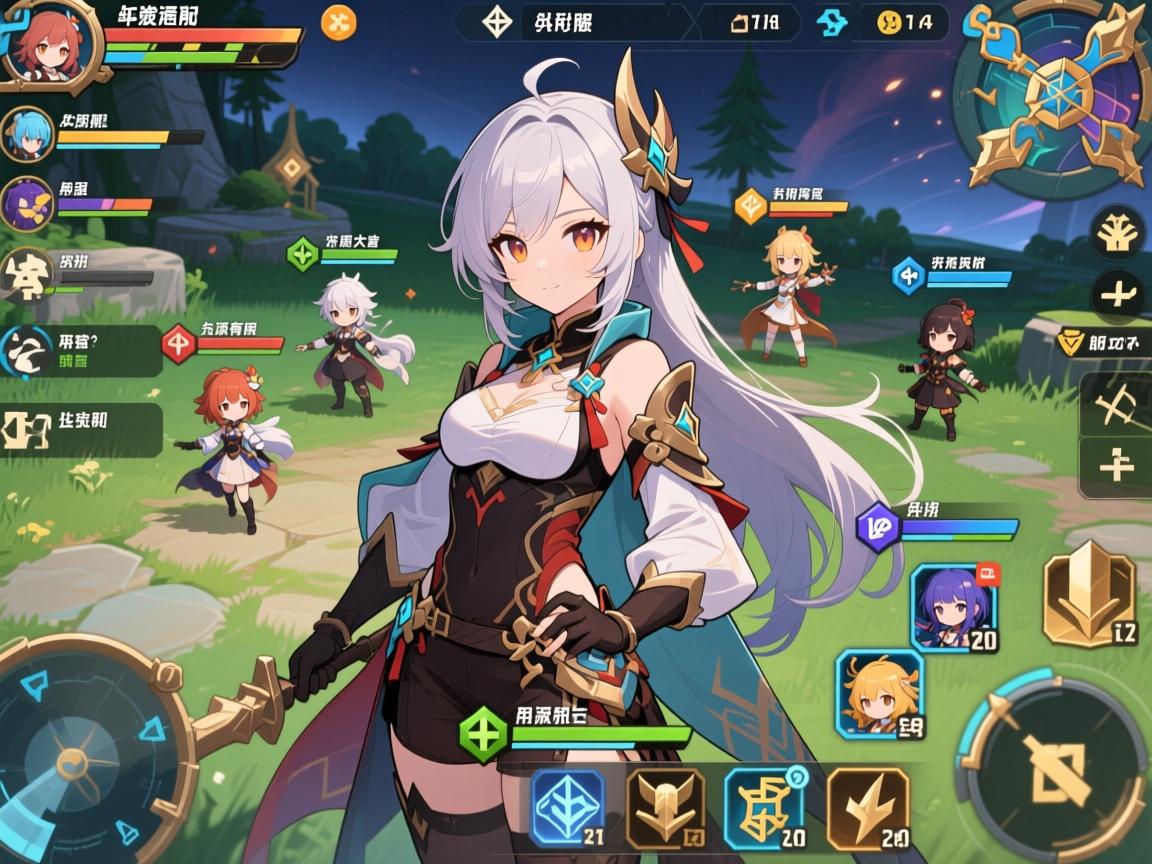1152x864 pixels.
Task: Select the white diamond icon in top bar
Action: click(x=497, y=22)
